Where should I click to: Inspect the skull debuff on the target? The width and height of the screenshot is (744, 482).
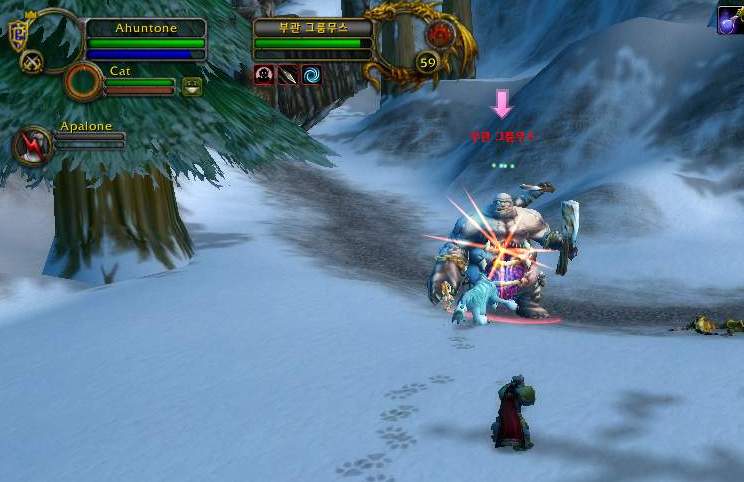[264, 75]
